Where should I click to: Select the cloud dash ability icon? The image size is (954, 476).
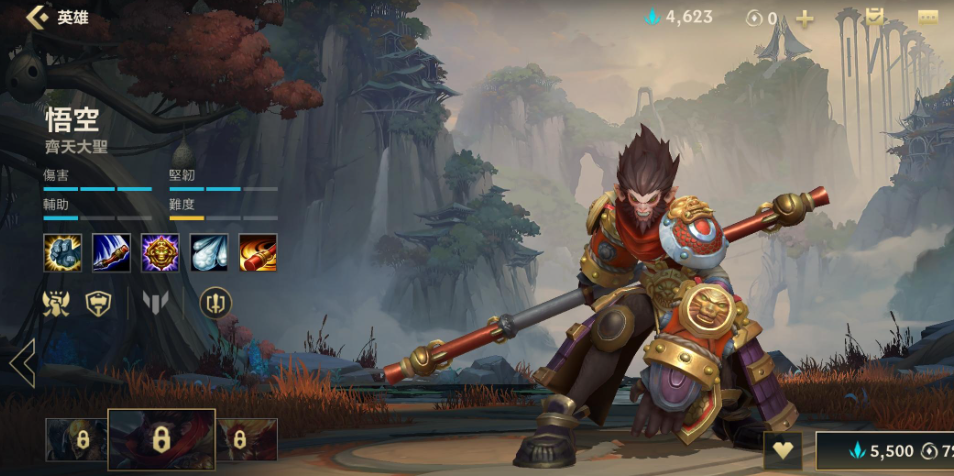(209, 252)
